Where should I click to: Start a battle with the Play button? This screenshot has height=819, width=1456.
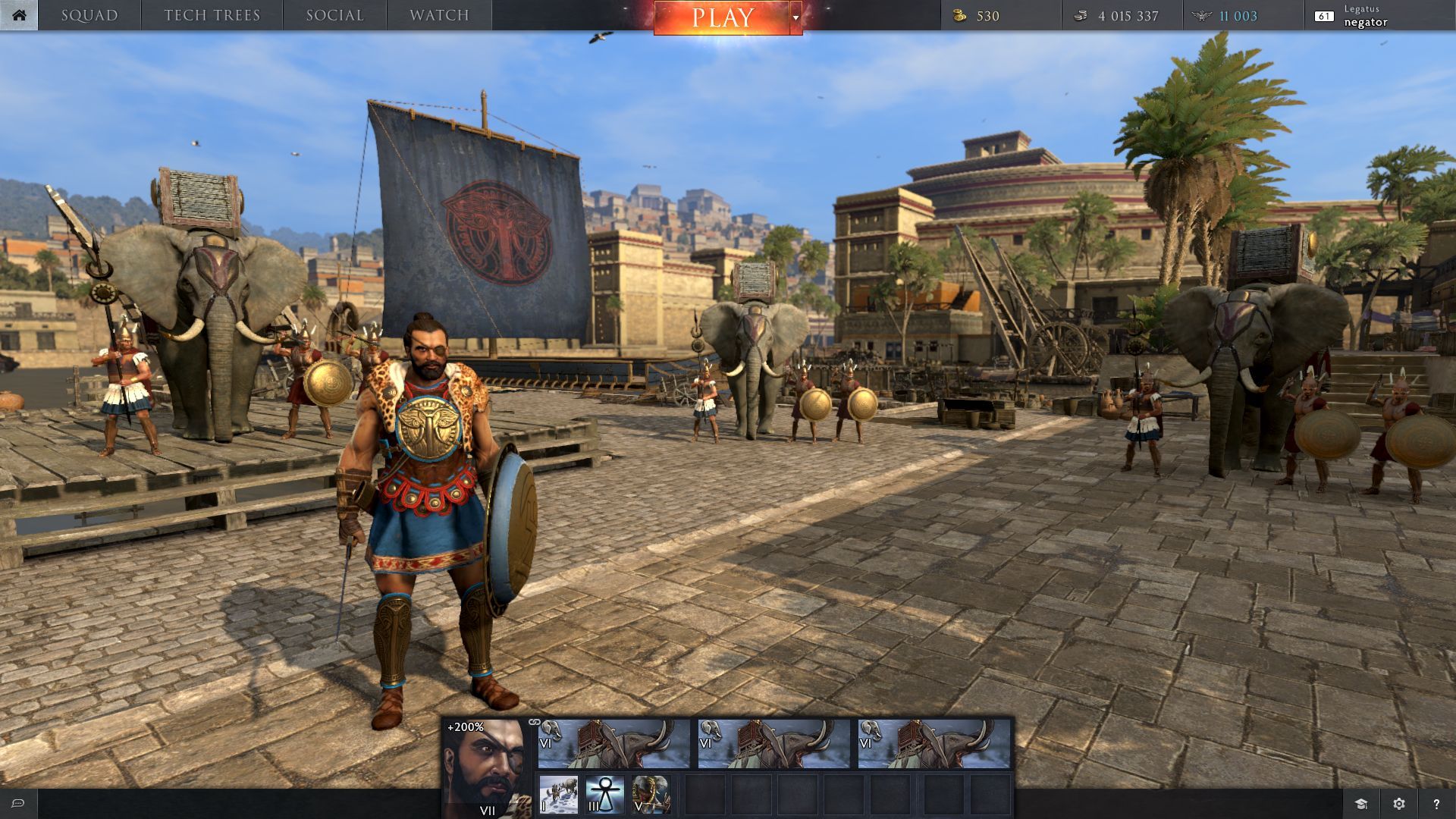point(721,17)
